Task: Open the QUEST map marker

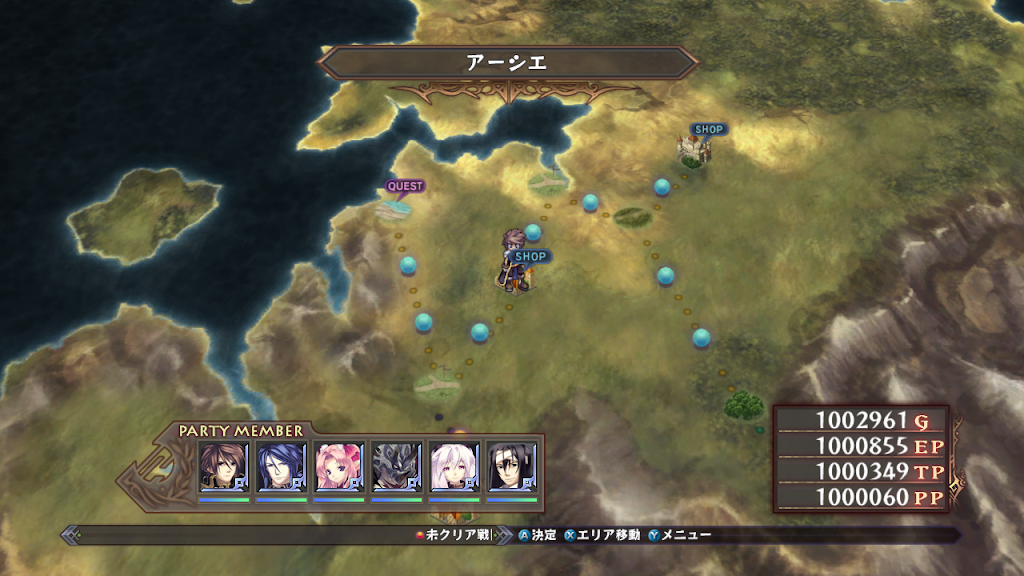Action: pyautogui.click(x=405, y=187)
